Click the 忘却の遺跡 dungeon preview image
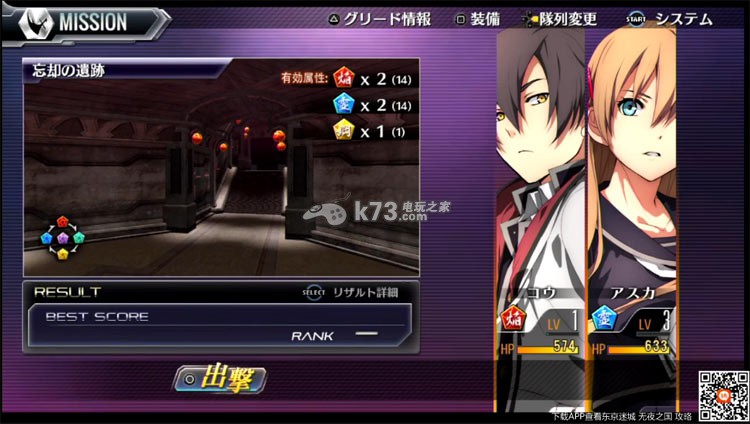 click(220, 170)
